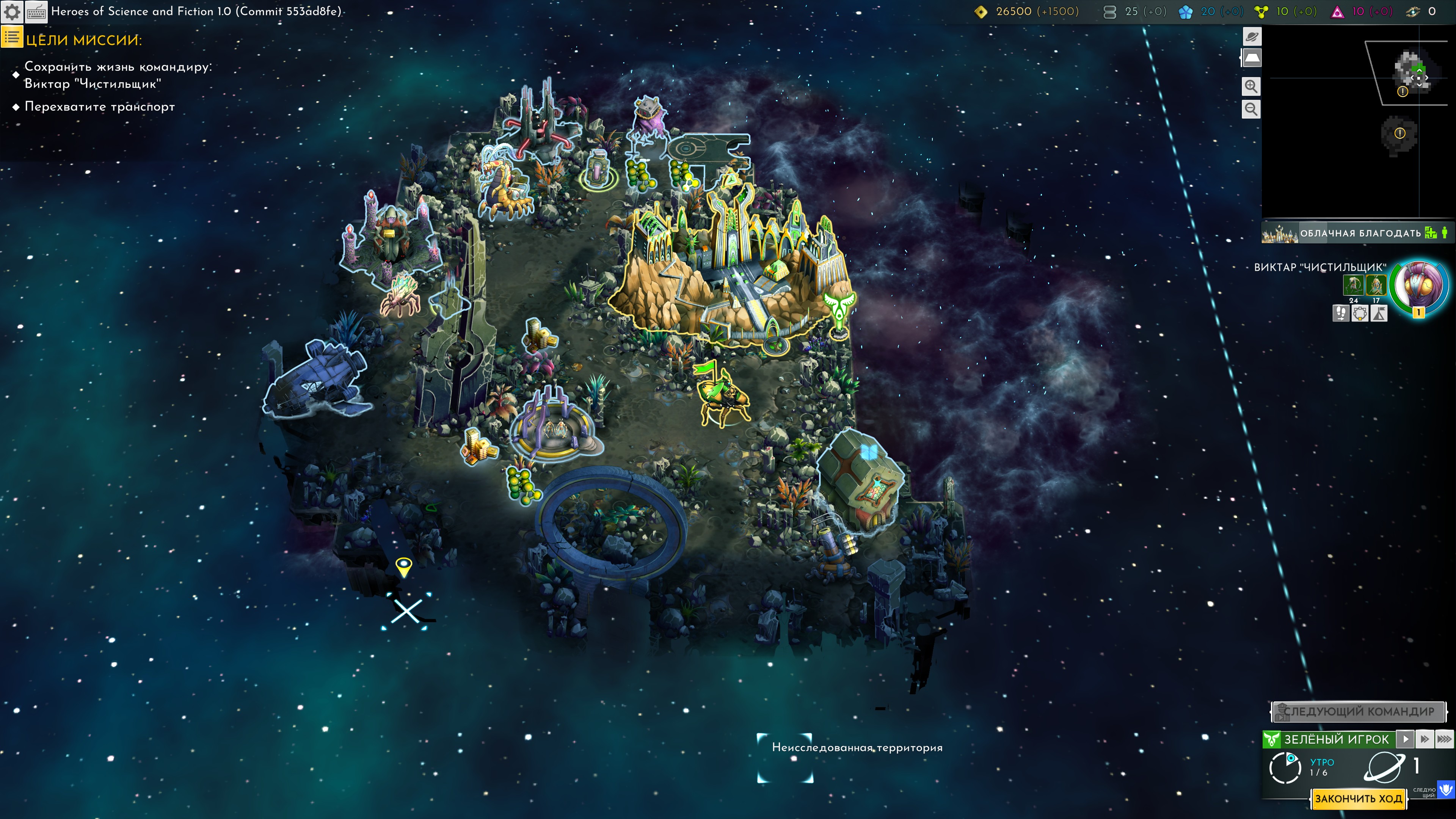
Task: Click the Следующий командир button
Action: pyautogui.click(x=1358, y=712)
